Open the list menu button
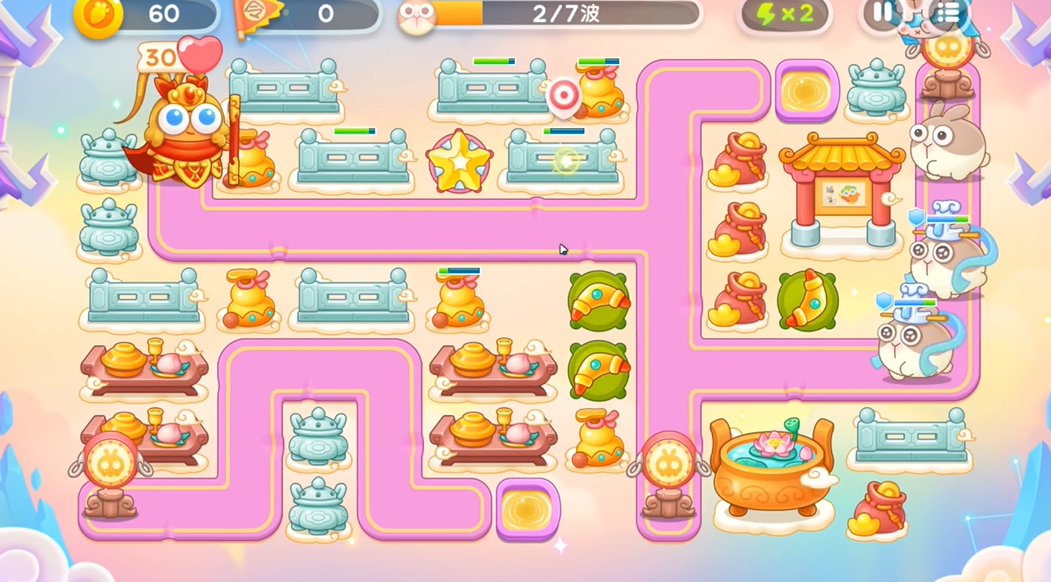The image size is (1051, 582). (947, 13)
